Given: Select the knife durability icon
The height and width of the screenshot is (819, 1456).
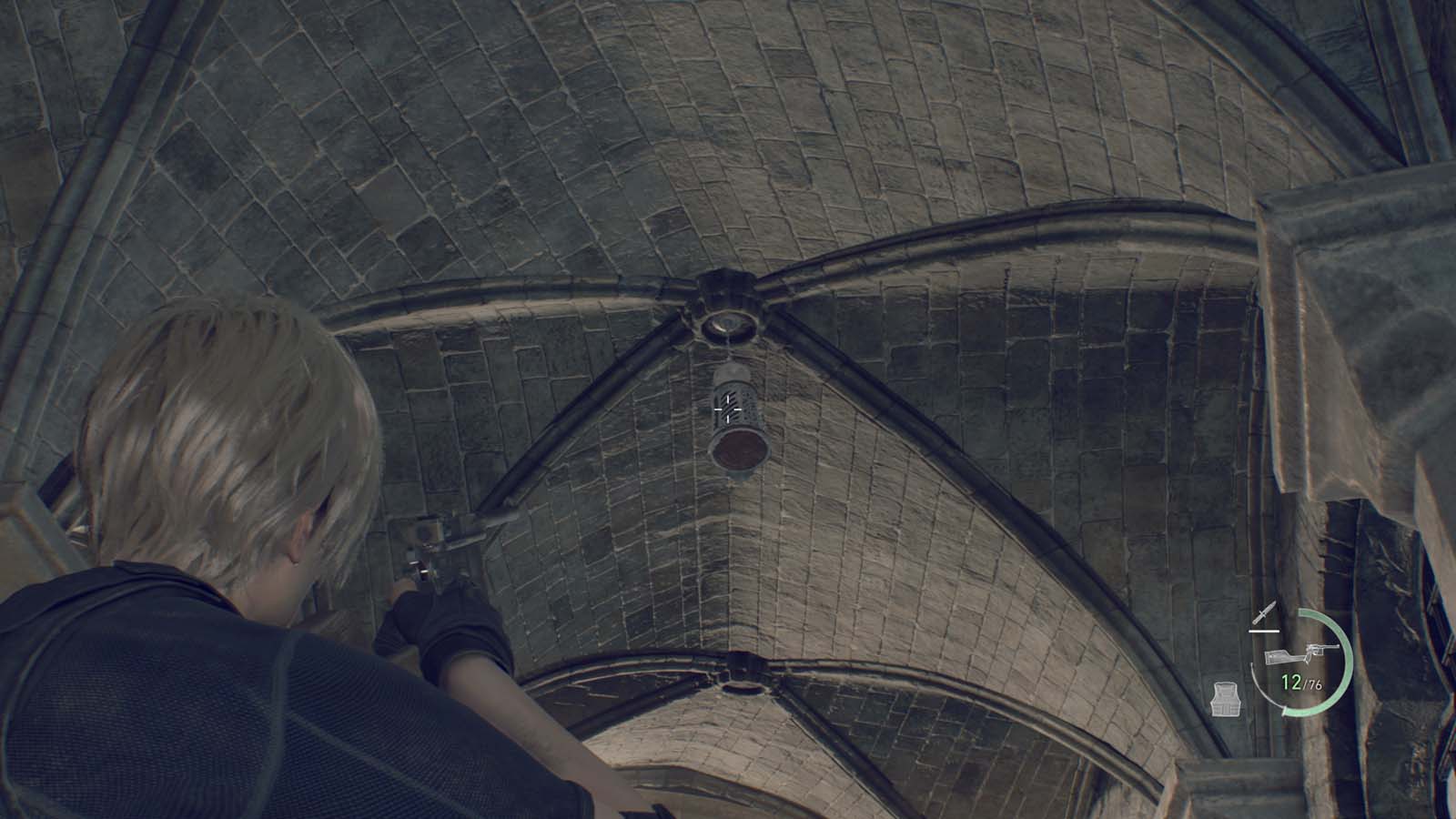Looking at the screenshot, I should [x=1265, y=613].
